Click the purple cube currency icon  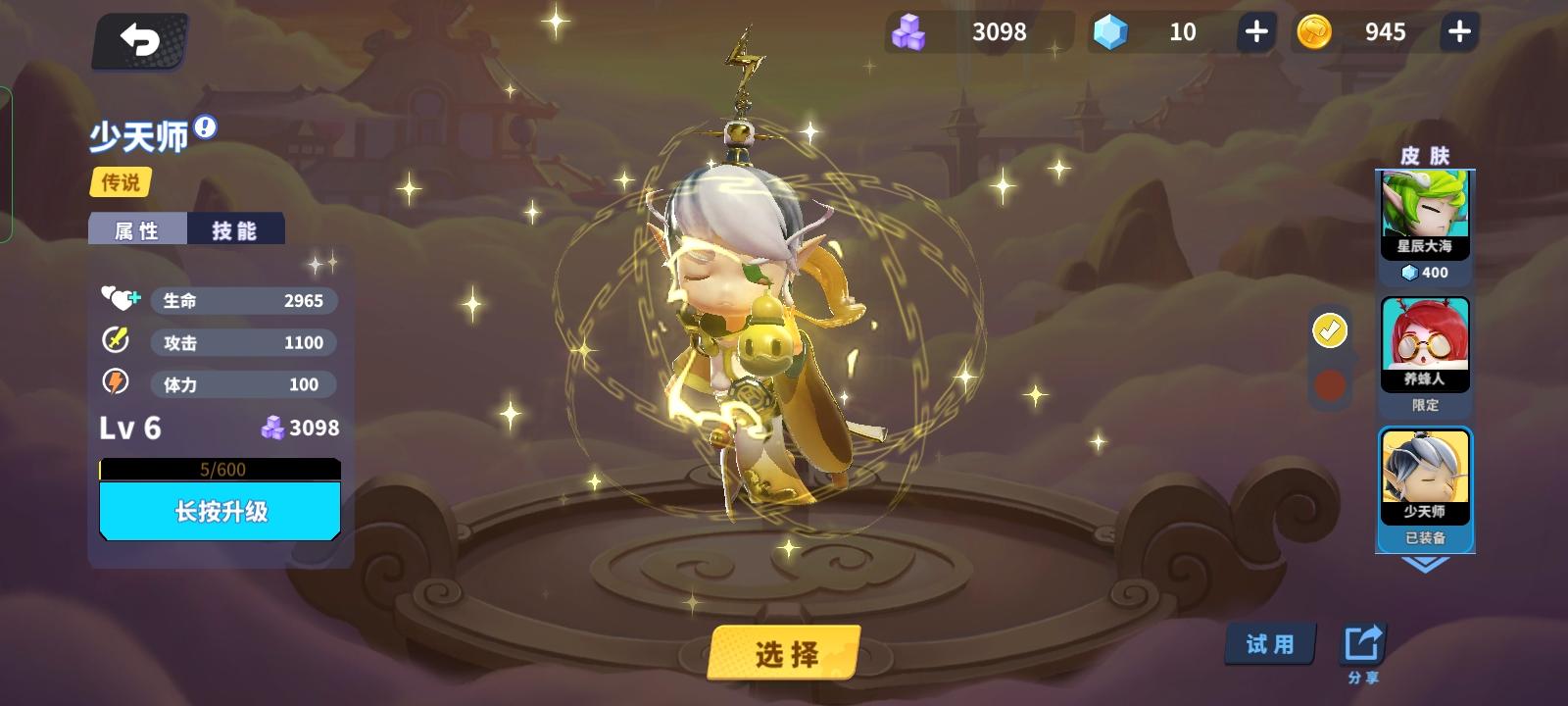912,31
